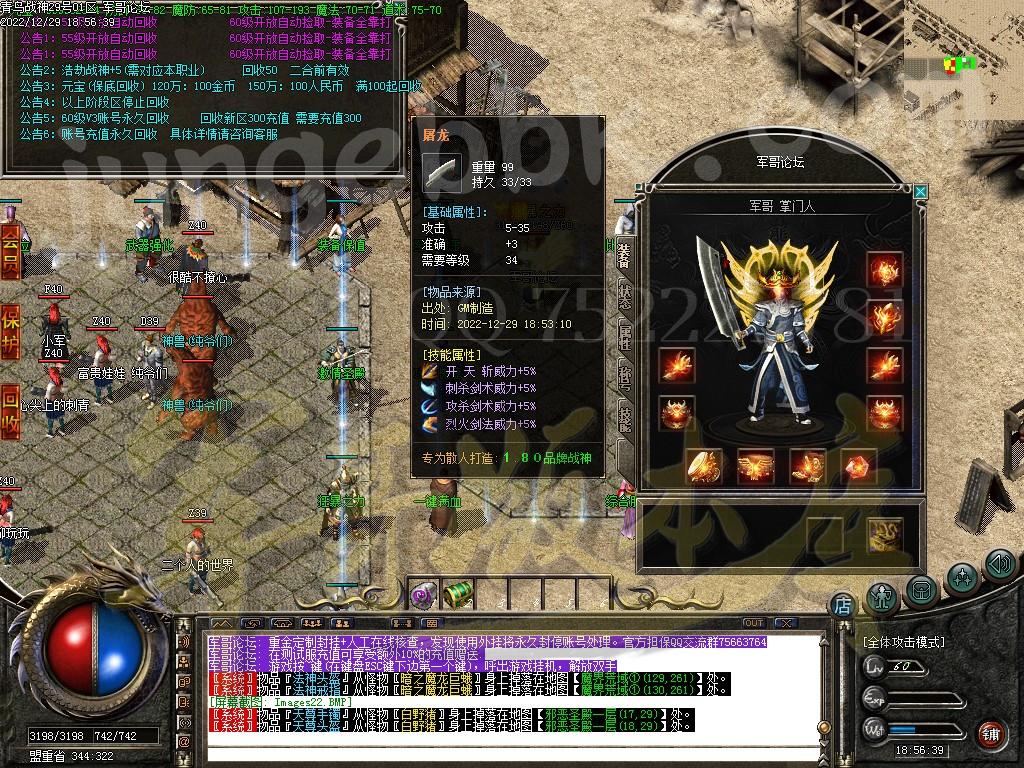Switch to the 状态 status tab
The image size is (1024, 768).
click(x=624, y=295)
